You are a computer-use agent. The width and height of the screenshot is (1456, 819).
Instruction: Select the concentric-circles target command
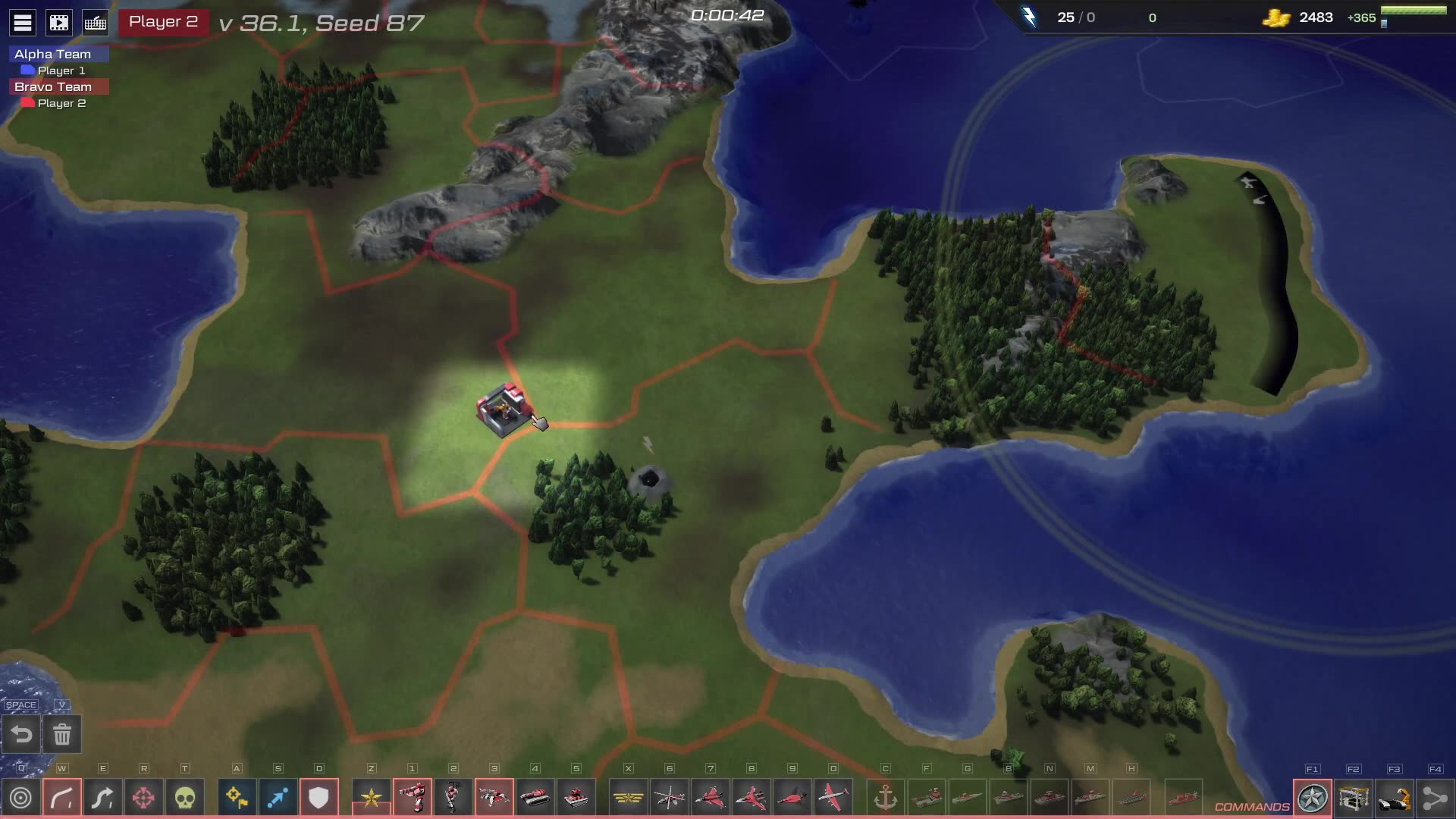tap(21, 798)
